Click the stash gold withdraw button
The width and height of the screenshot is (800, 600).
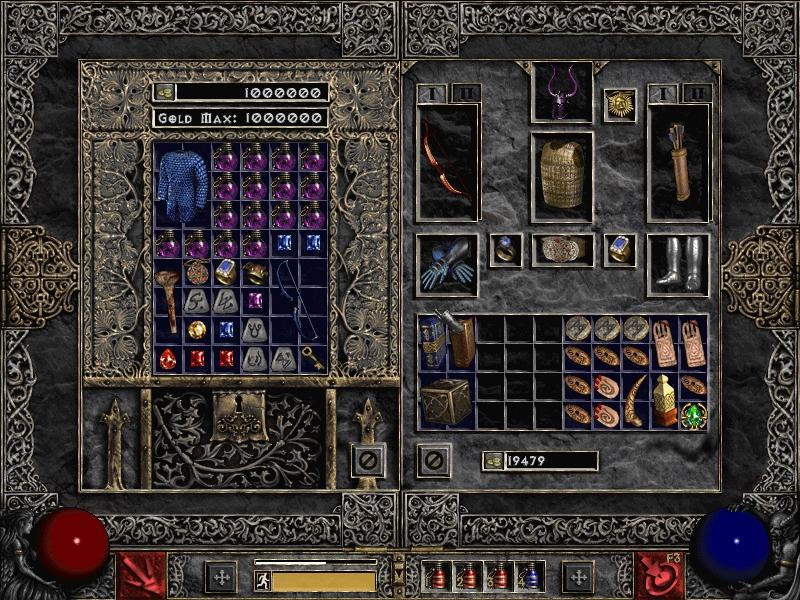pos(164,92)
